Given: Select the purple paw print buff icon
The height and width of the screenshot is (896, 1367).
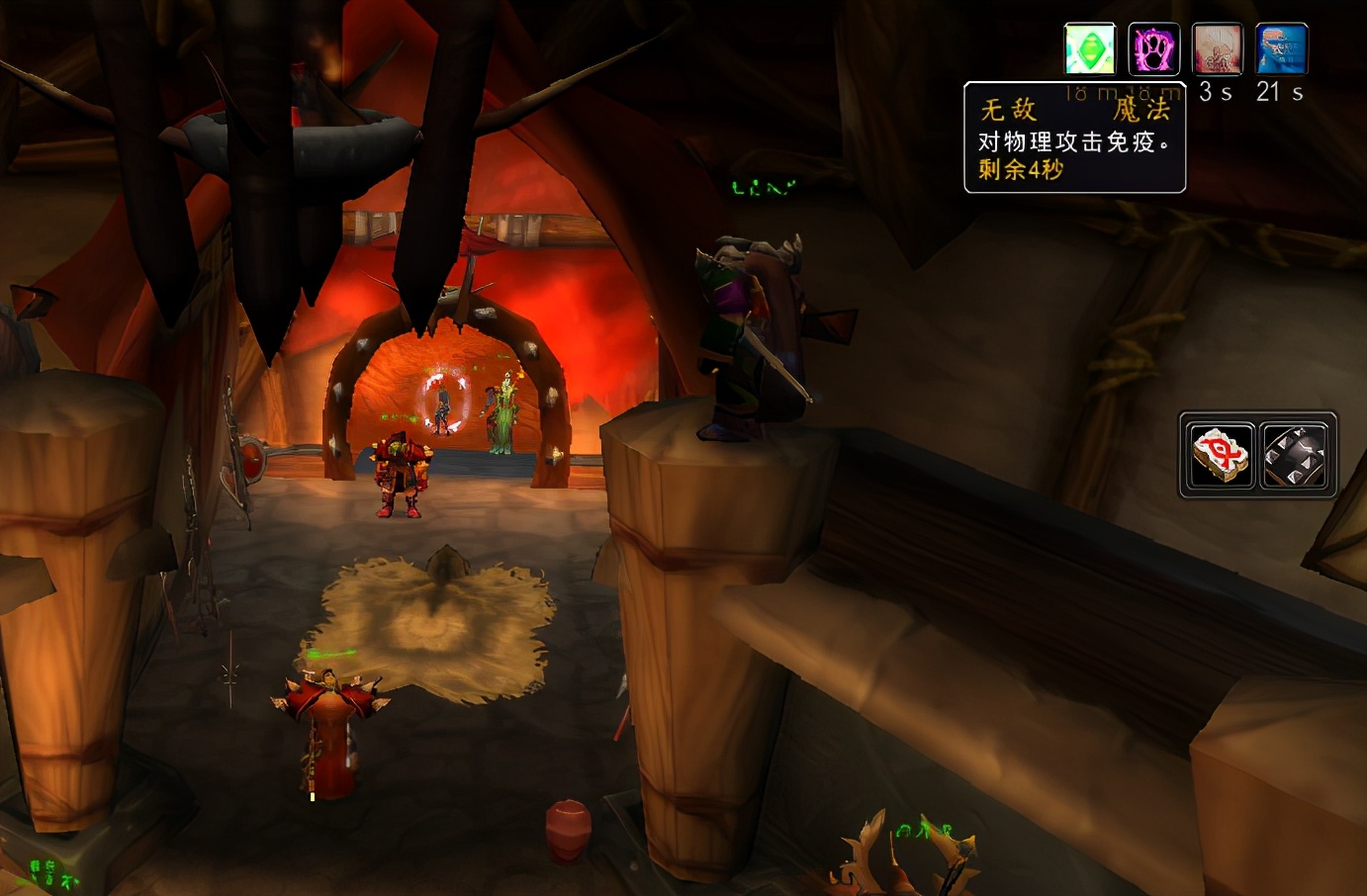Looking at the screenshot, I should coord(1153,49).
